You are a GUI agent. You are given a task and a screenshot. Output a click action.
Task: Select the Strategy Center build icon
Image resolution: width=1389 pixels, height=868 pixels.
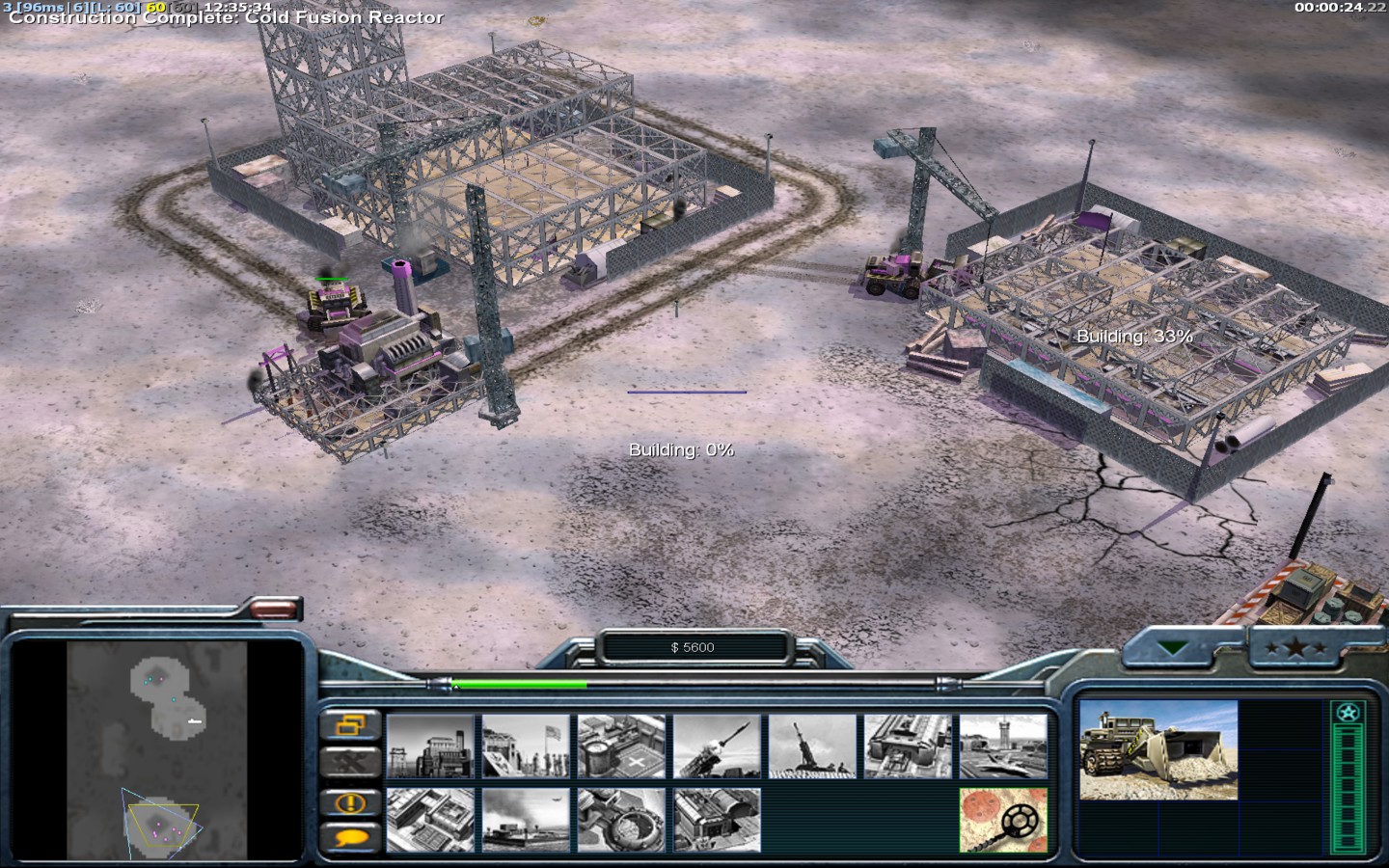point(430,820)
